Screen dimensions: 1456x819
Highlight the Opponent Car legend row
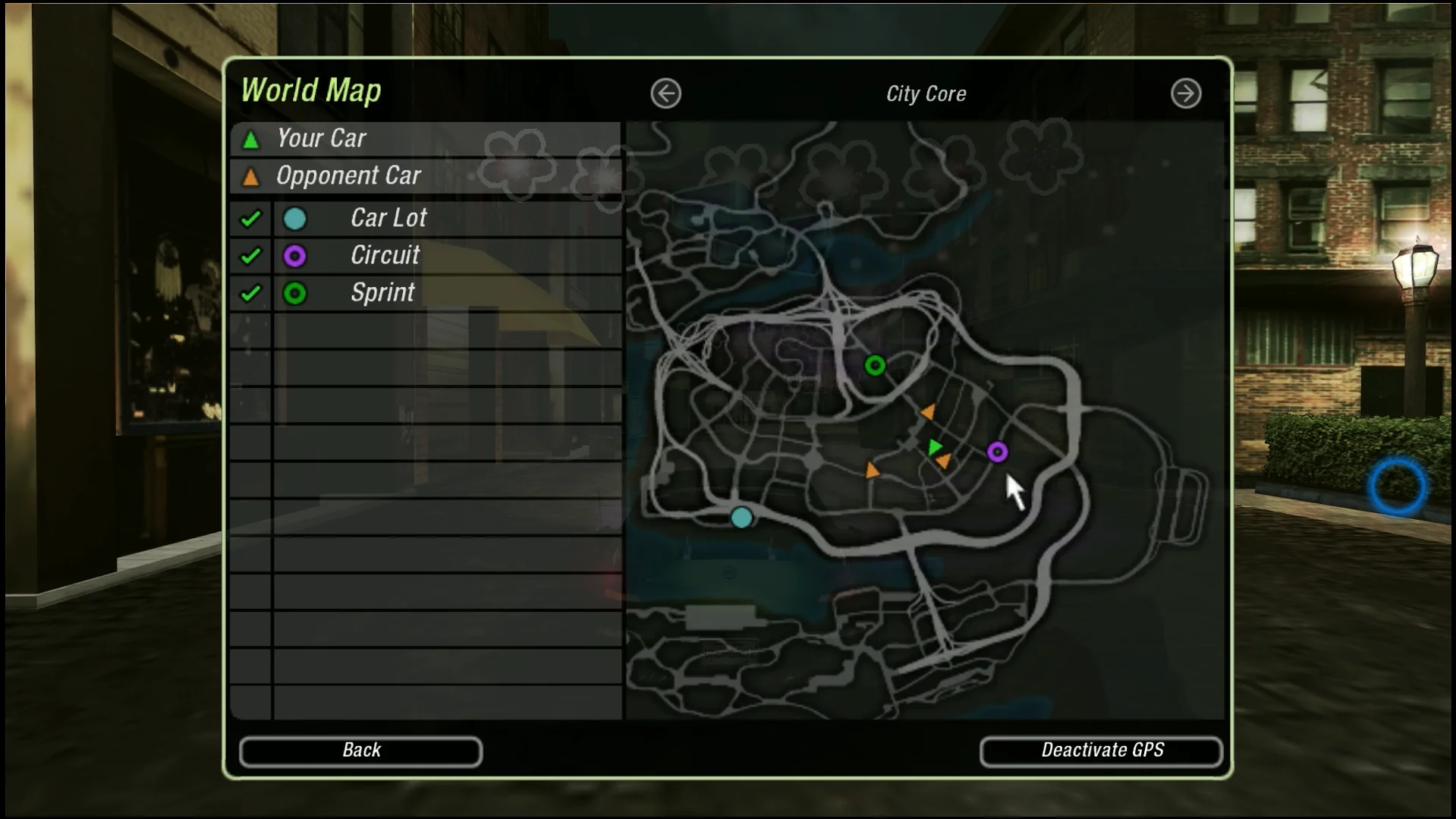coord(425,176)
